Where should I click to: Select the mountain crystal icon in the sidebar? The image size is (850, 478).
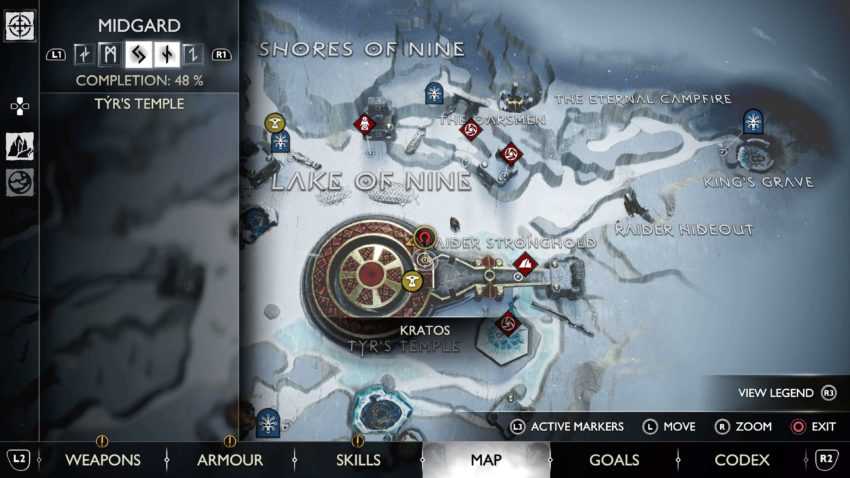(x=20, y=146)
